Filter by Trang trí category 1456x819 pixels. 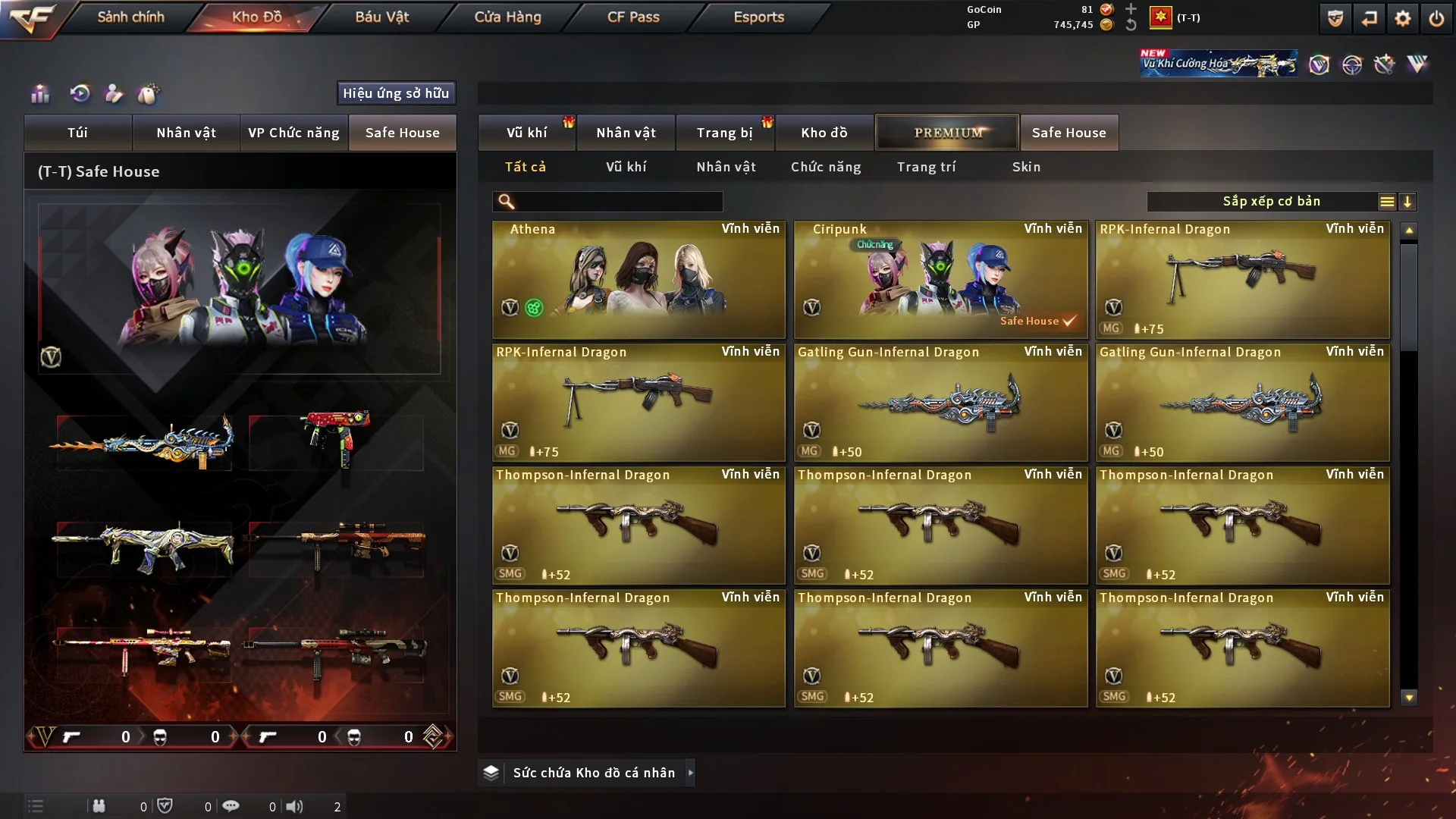click(x=926, y=167)
